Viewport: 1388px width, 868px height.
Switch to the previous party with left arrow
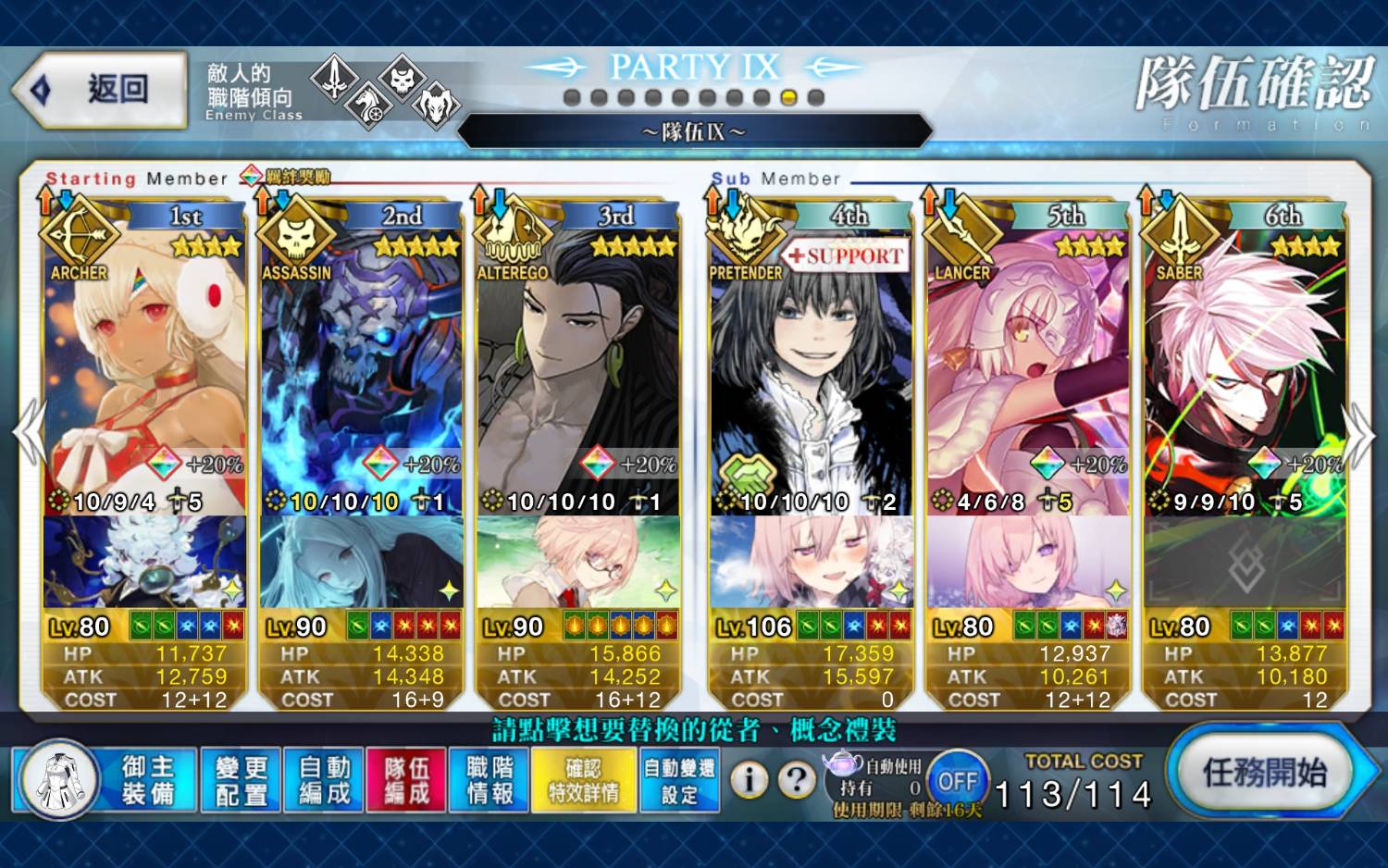click(30, 431)
